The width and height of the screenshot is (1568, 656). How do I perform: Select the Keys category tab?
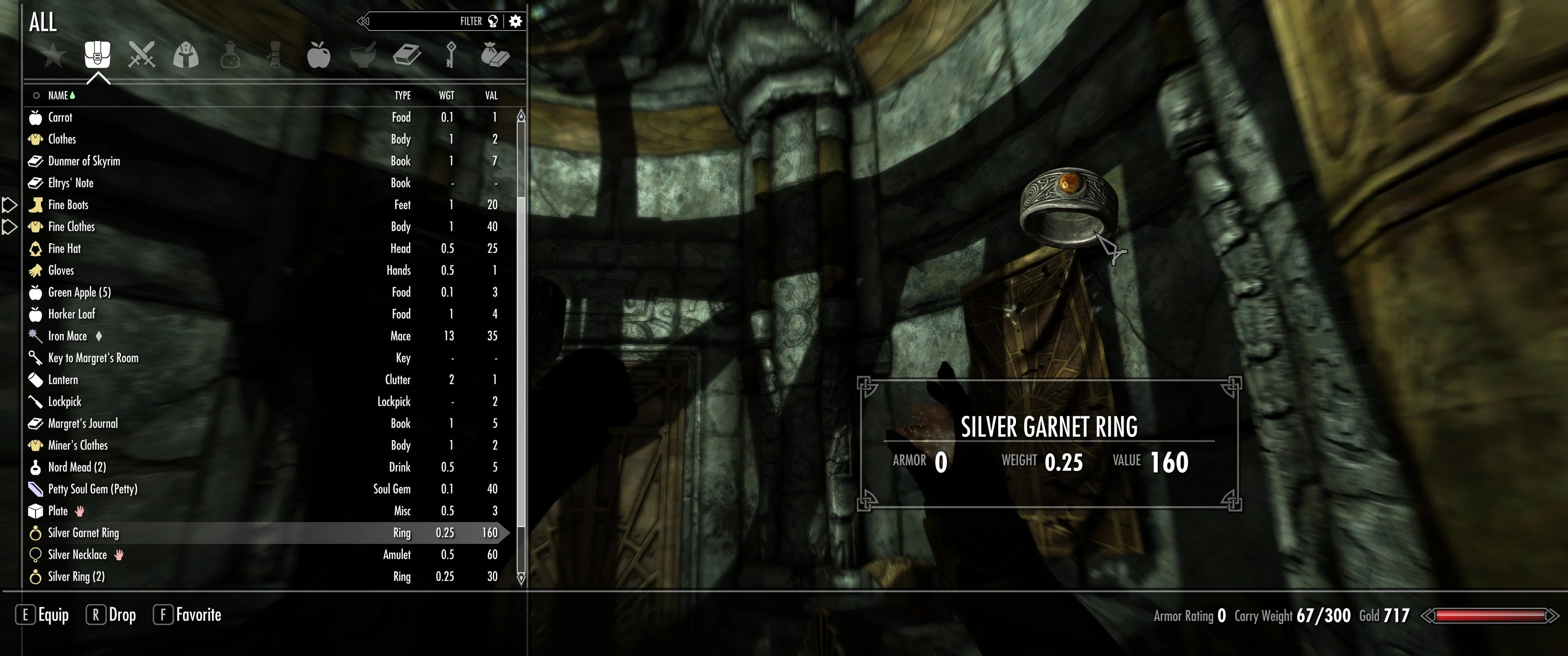(x=451, y=55)
